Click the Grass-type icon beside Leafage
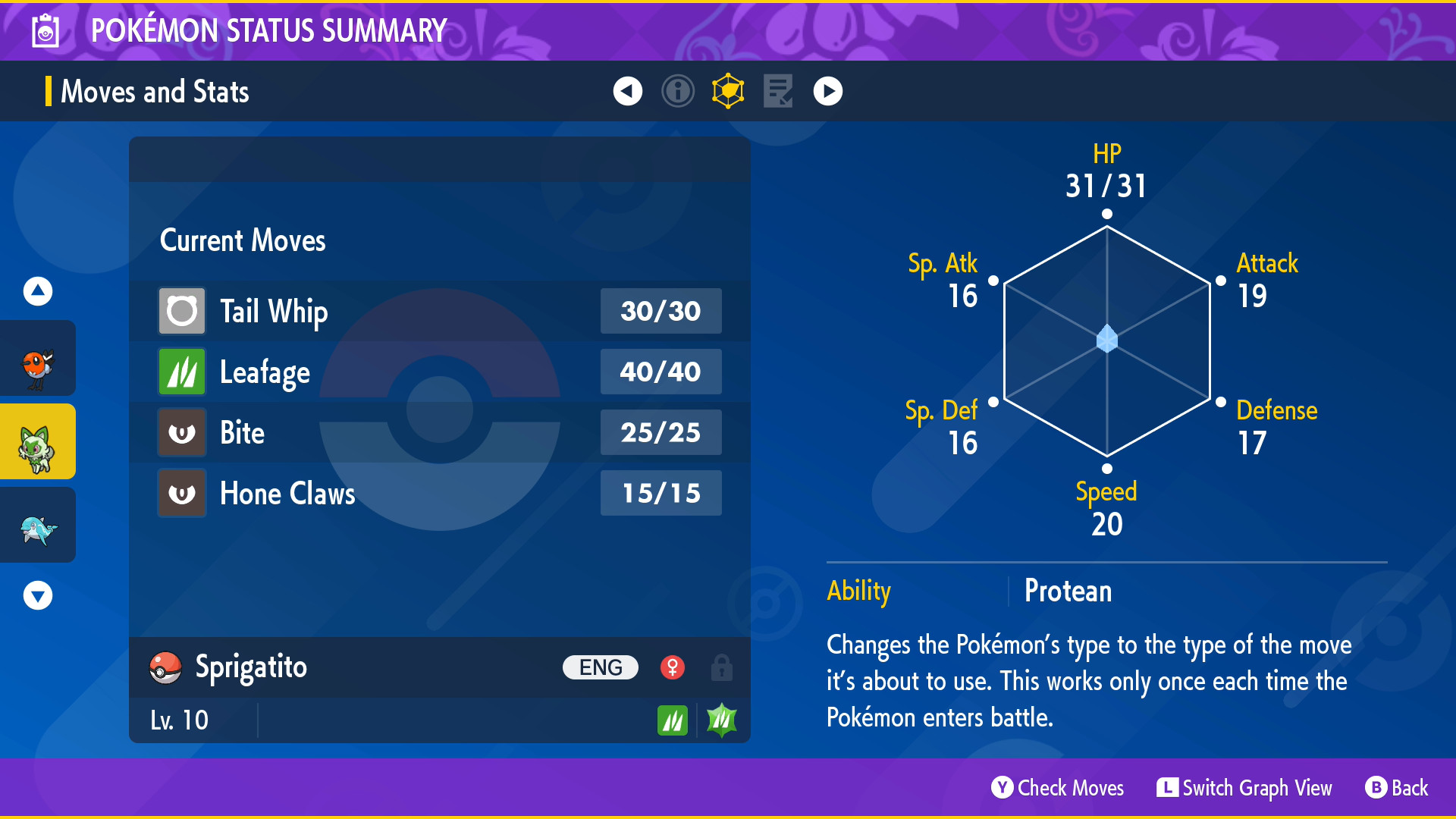 point(181,372)
